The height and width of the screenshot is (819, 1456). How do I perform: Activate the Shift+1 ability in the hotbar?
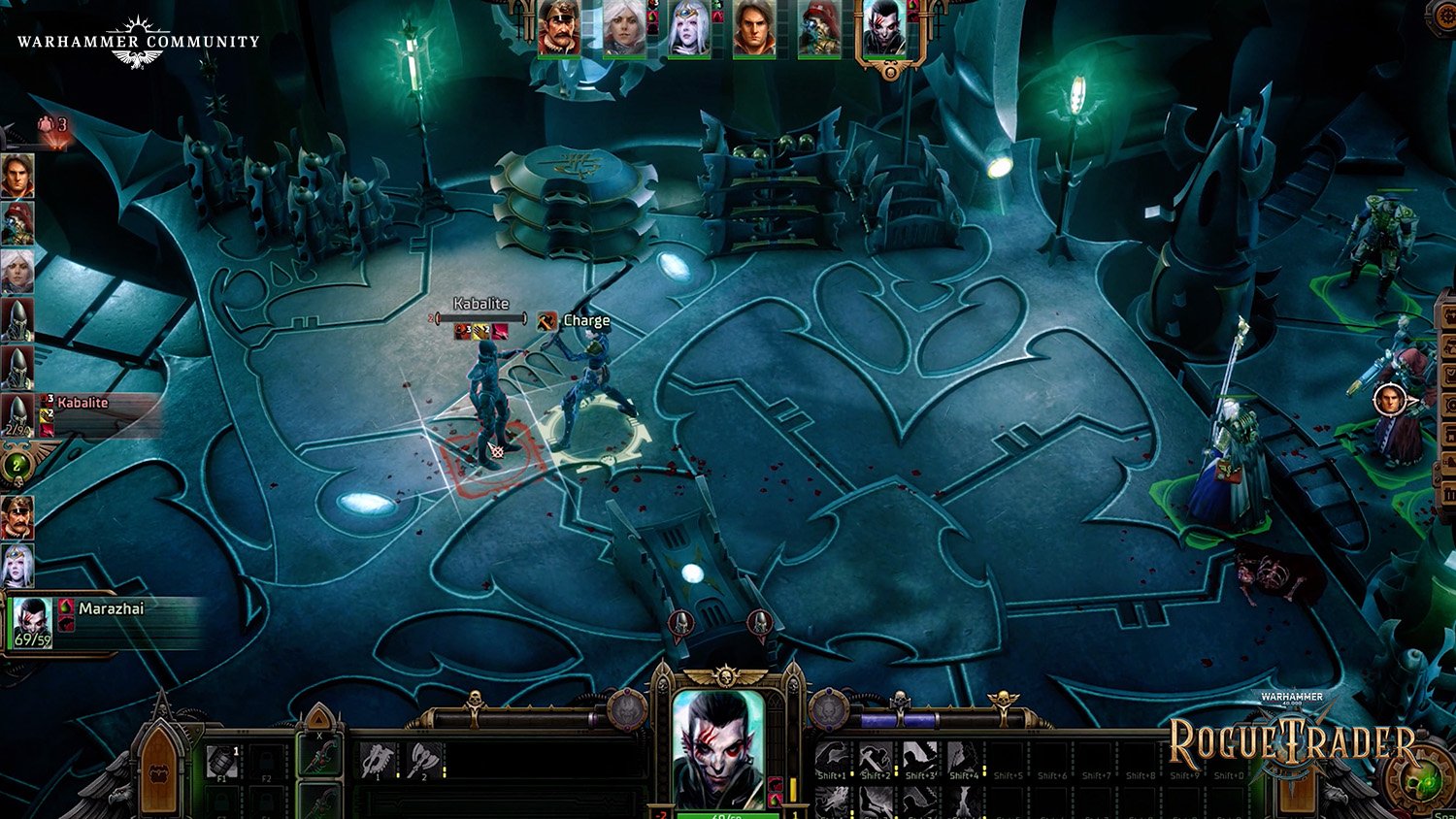tap(832, 757)
